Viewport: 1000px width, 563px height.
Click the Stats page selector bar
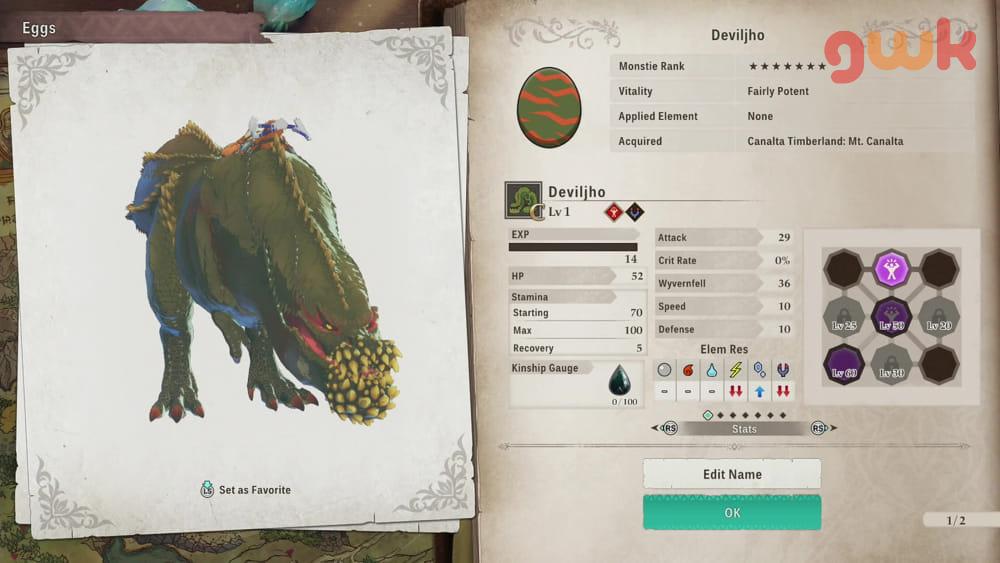[x=744, y=429]
